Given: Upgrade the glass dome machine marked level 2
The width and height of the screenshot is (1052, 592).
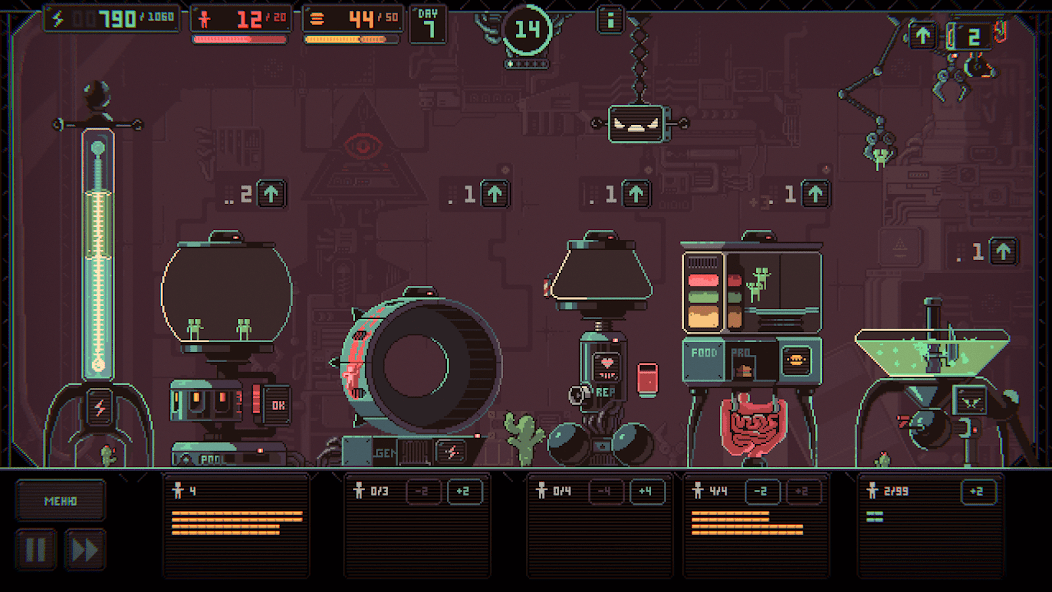Looking at the screenshot, I should [271, 193].
